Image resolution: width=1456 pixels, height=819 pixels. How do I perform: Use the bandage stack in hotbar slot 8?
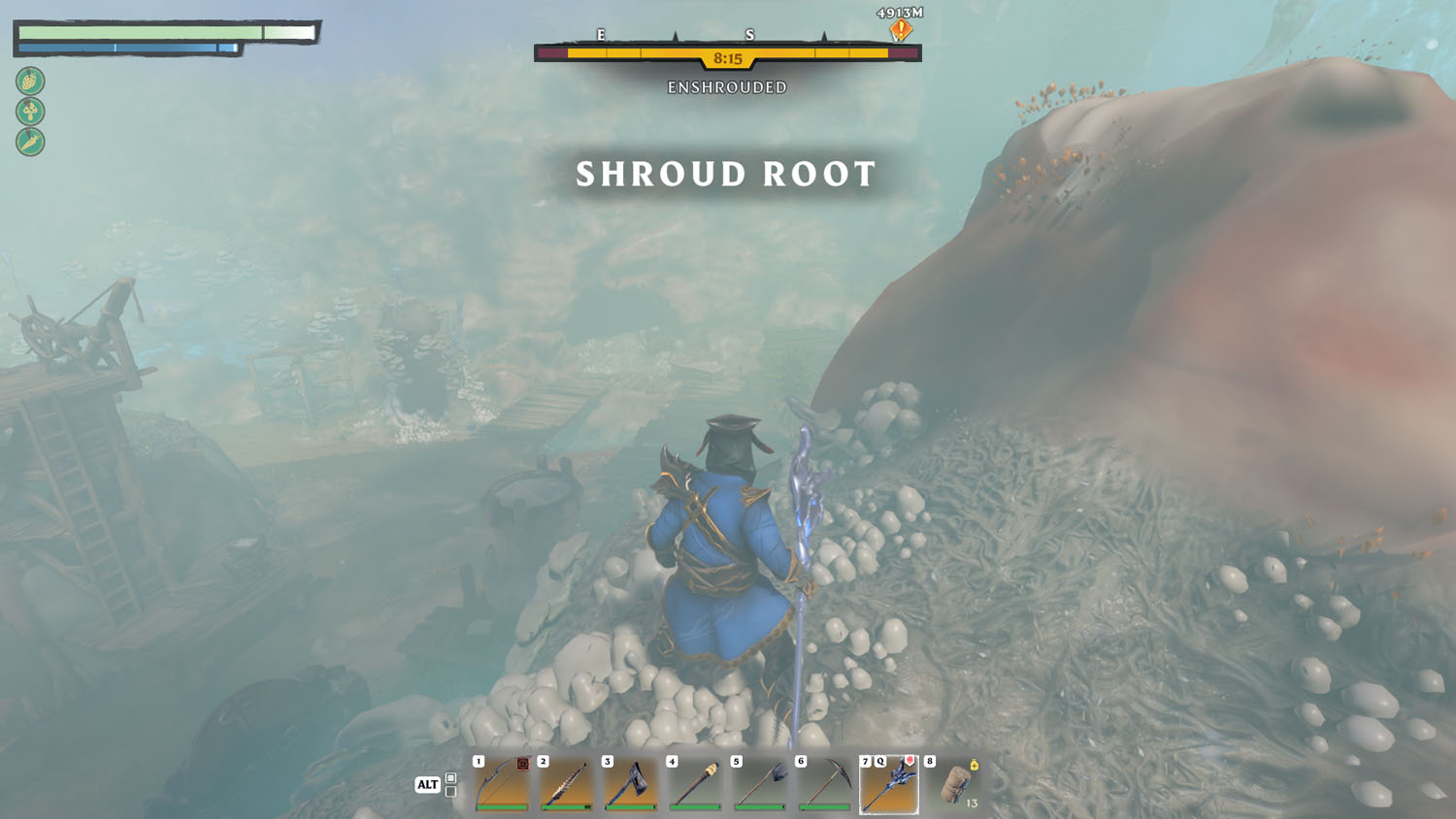click(955, 783)
